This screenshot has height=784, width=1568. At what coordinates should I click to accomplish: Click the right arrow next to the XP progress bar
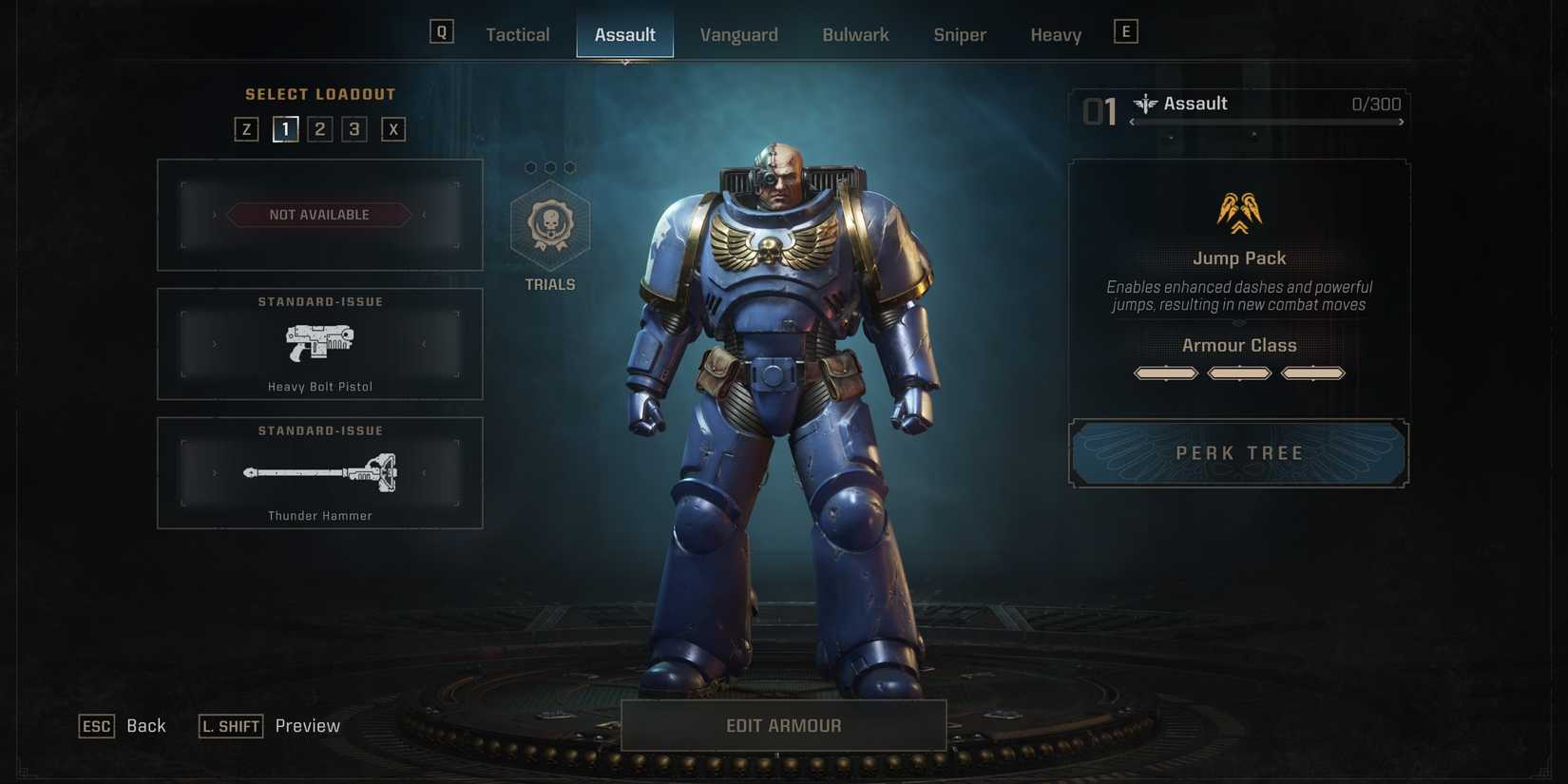[1400, 122]
